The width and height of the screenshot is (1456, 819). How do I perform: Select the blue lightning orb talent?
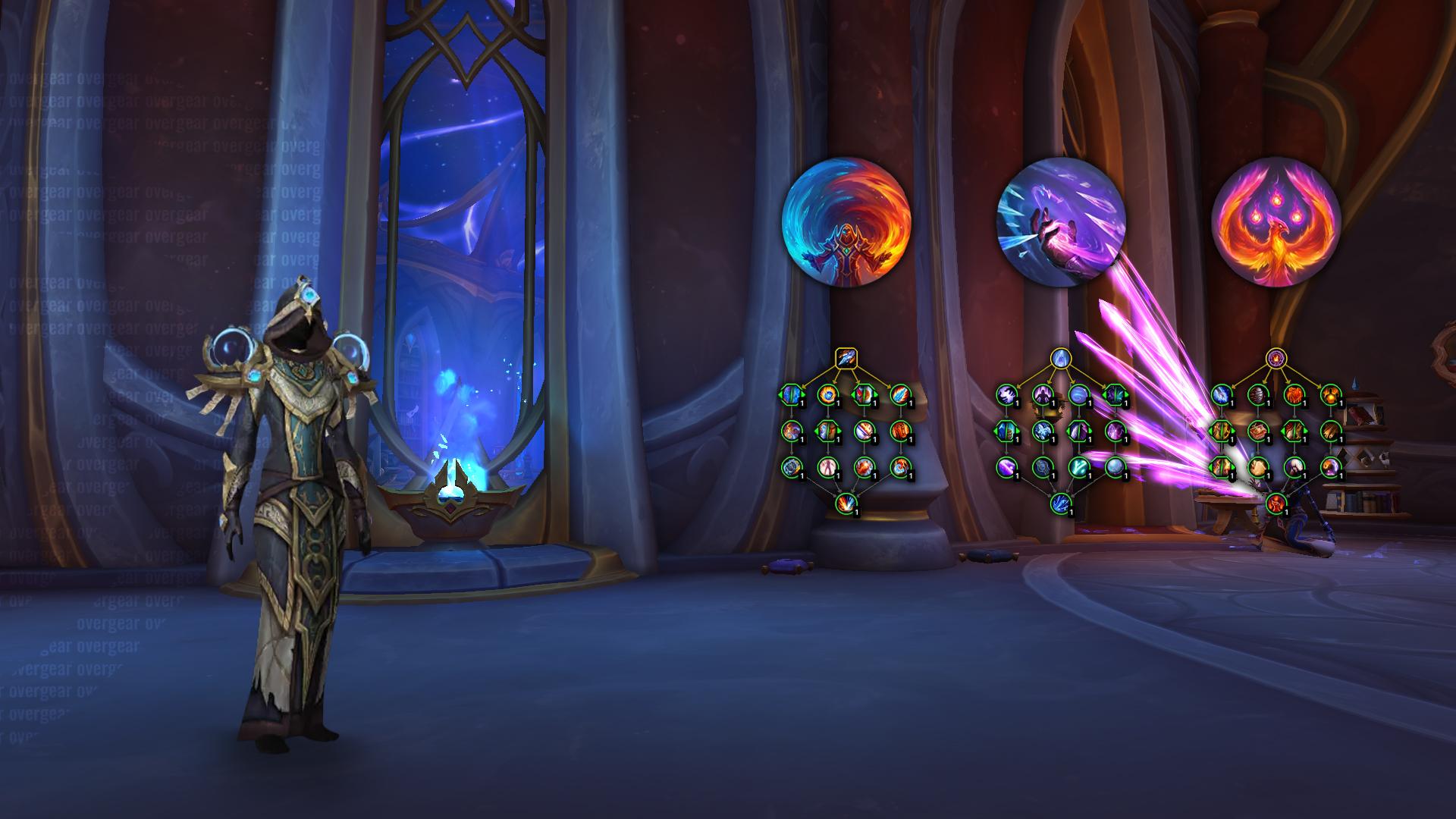click(1220, 394)
